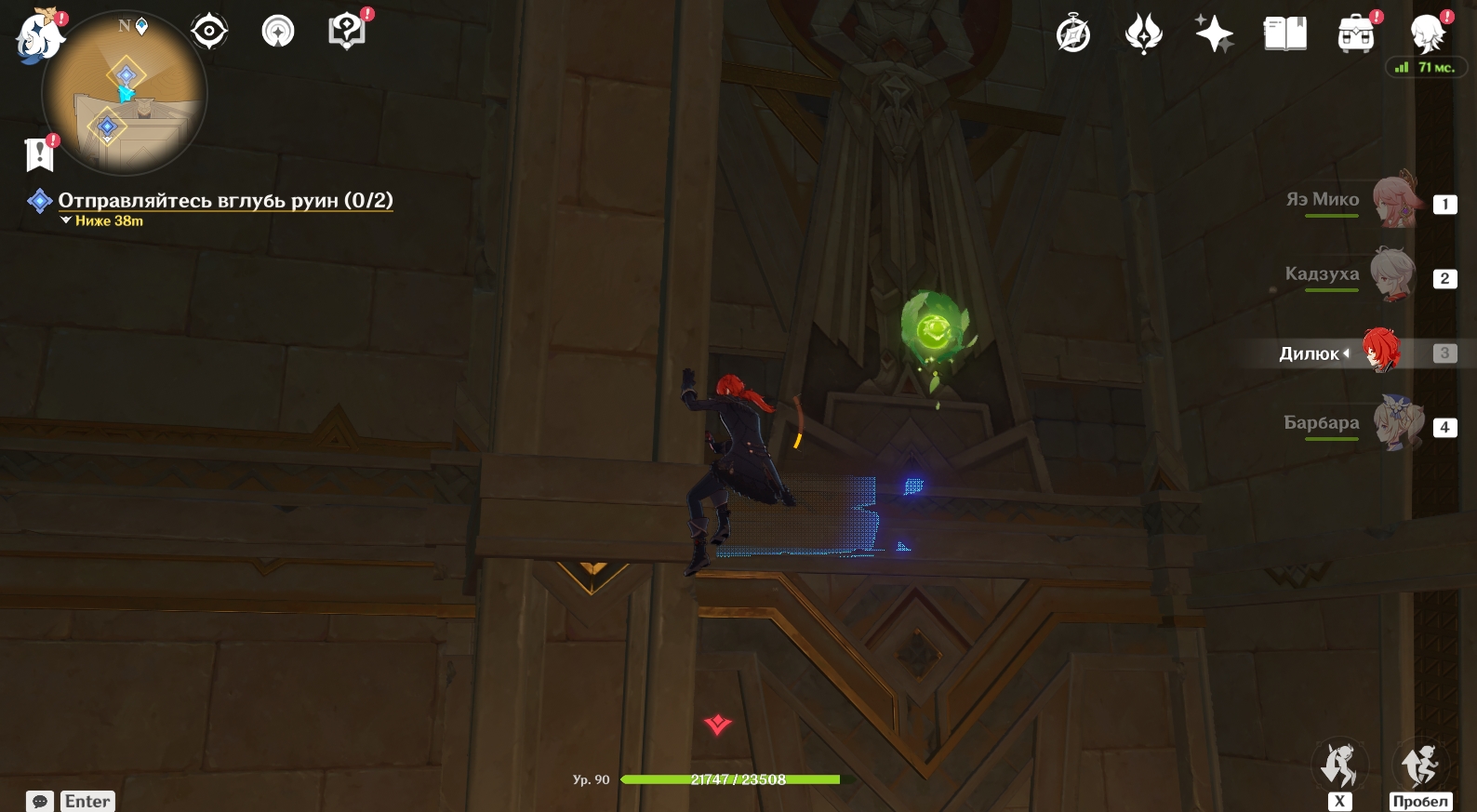This screenshot has width=1477, height=812.
Task: Tap the drop-down climb button
Action: (1338, 766)
